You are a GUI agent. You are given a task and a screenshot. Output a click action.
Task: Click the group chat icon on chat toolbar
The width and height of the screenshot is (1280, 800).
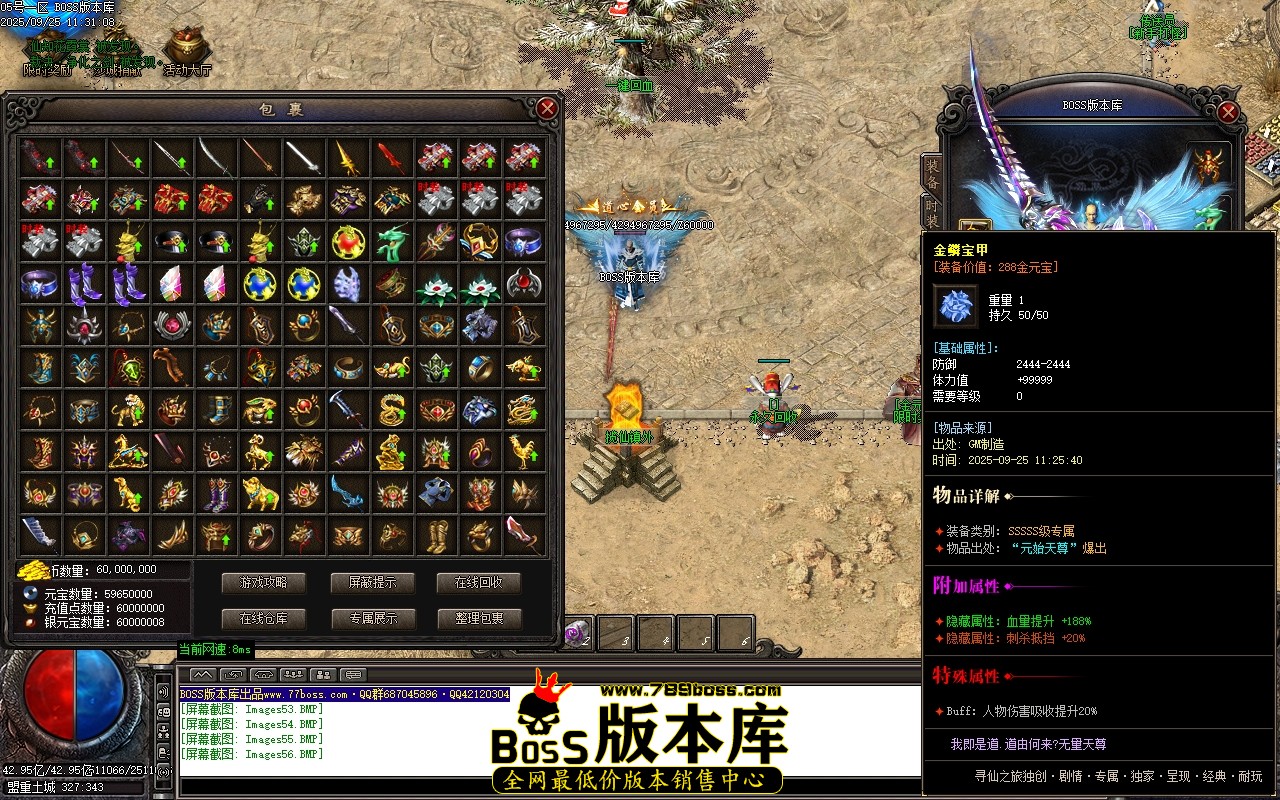293,674
